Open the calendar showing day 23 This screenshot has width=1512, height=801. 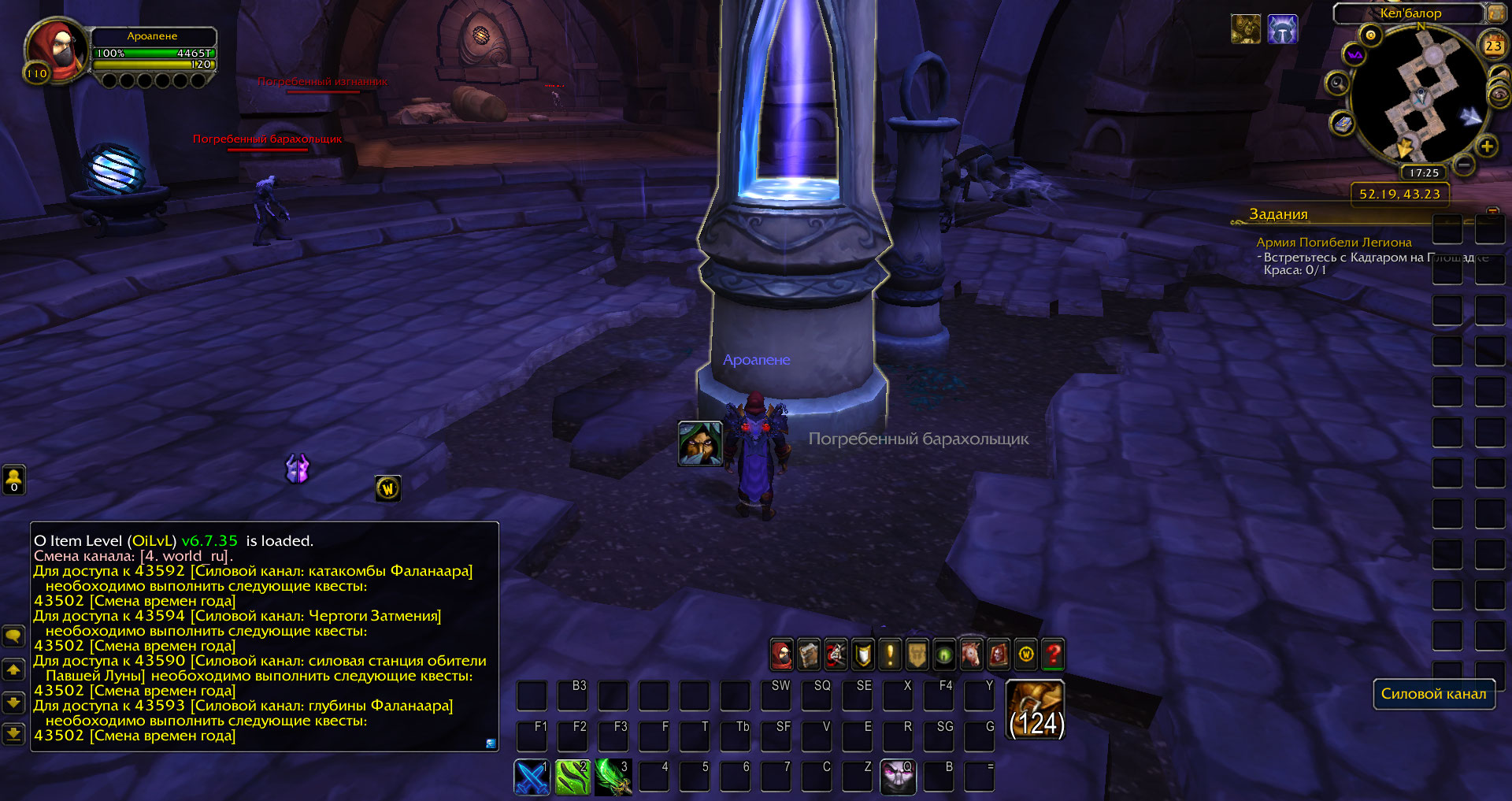[x=1492, y=46]
